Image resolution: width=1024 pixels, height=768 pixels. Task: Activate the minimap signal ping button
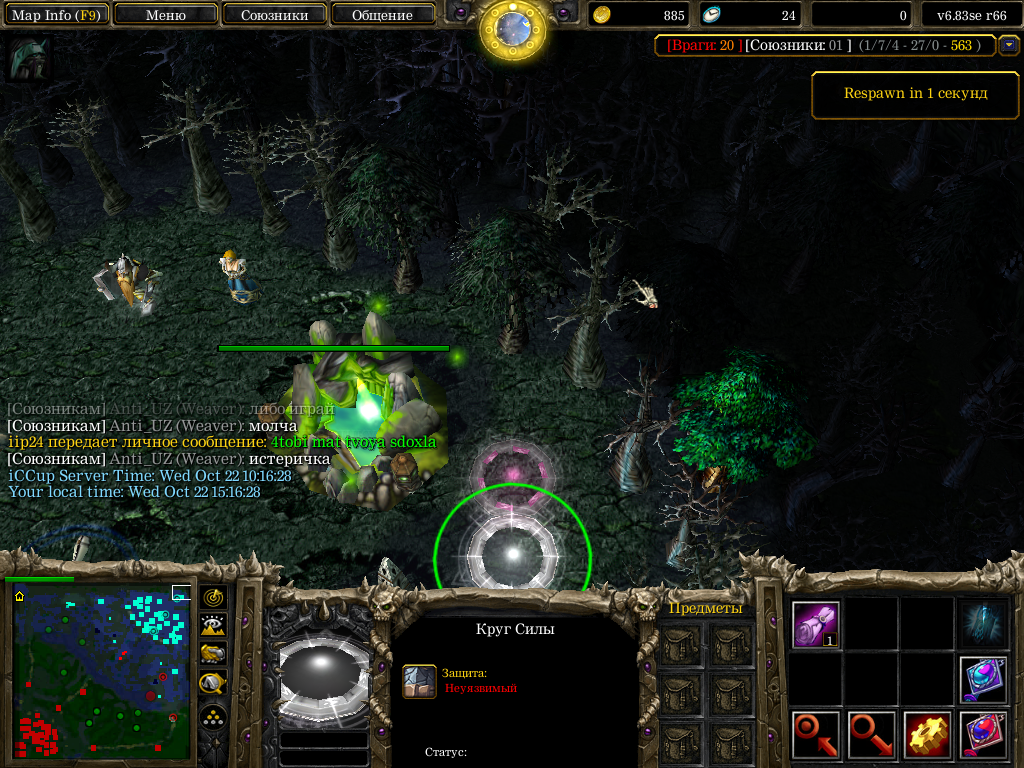coord(214,598)
